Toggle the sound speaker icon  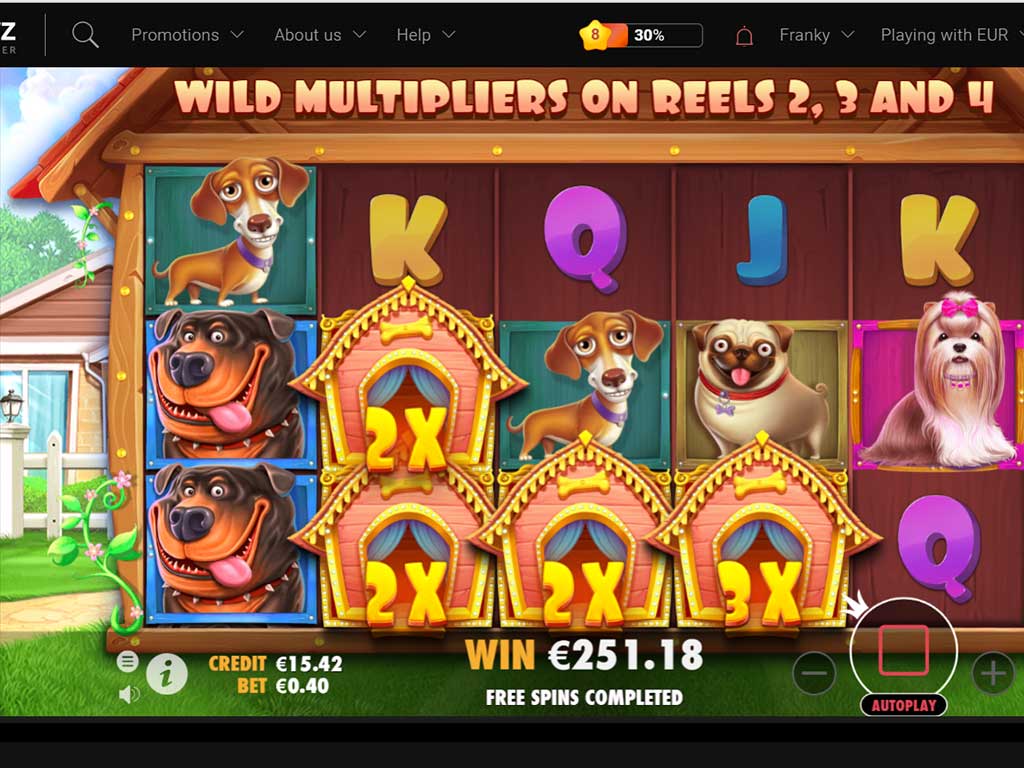[128, 693]
